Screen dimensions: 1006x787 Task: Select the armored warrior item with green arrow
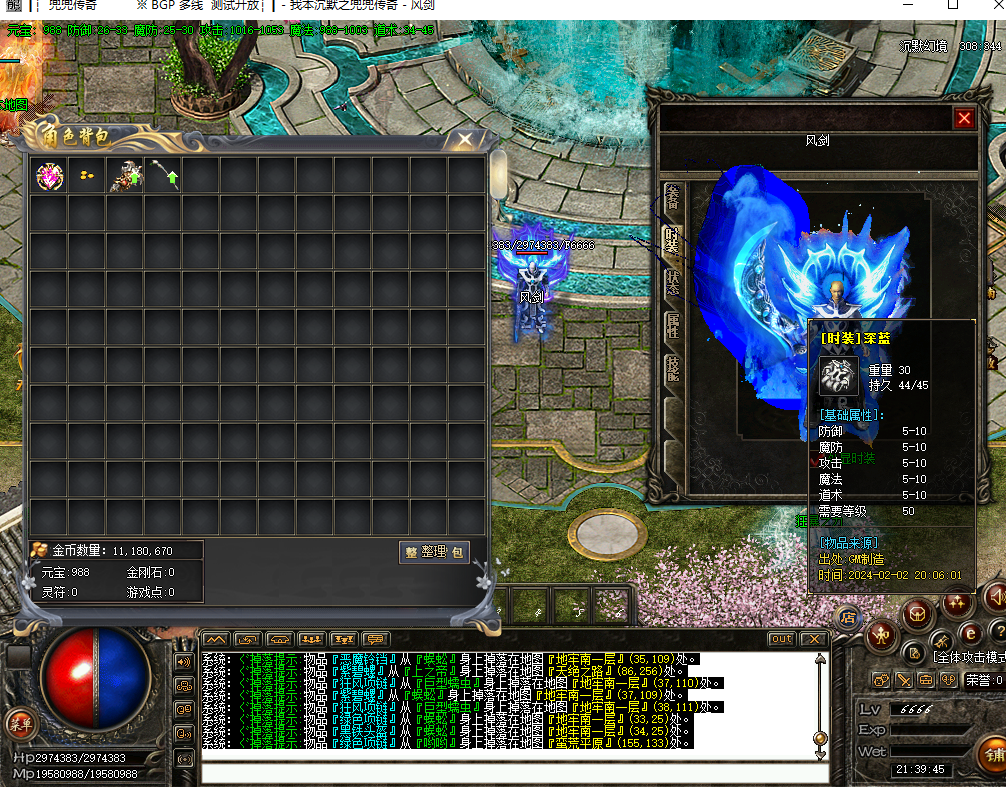click(x=126, y=176)
